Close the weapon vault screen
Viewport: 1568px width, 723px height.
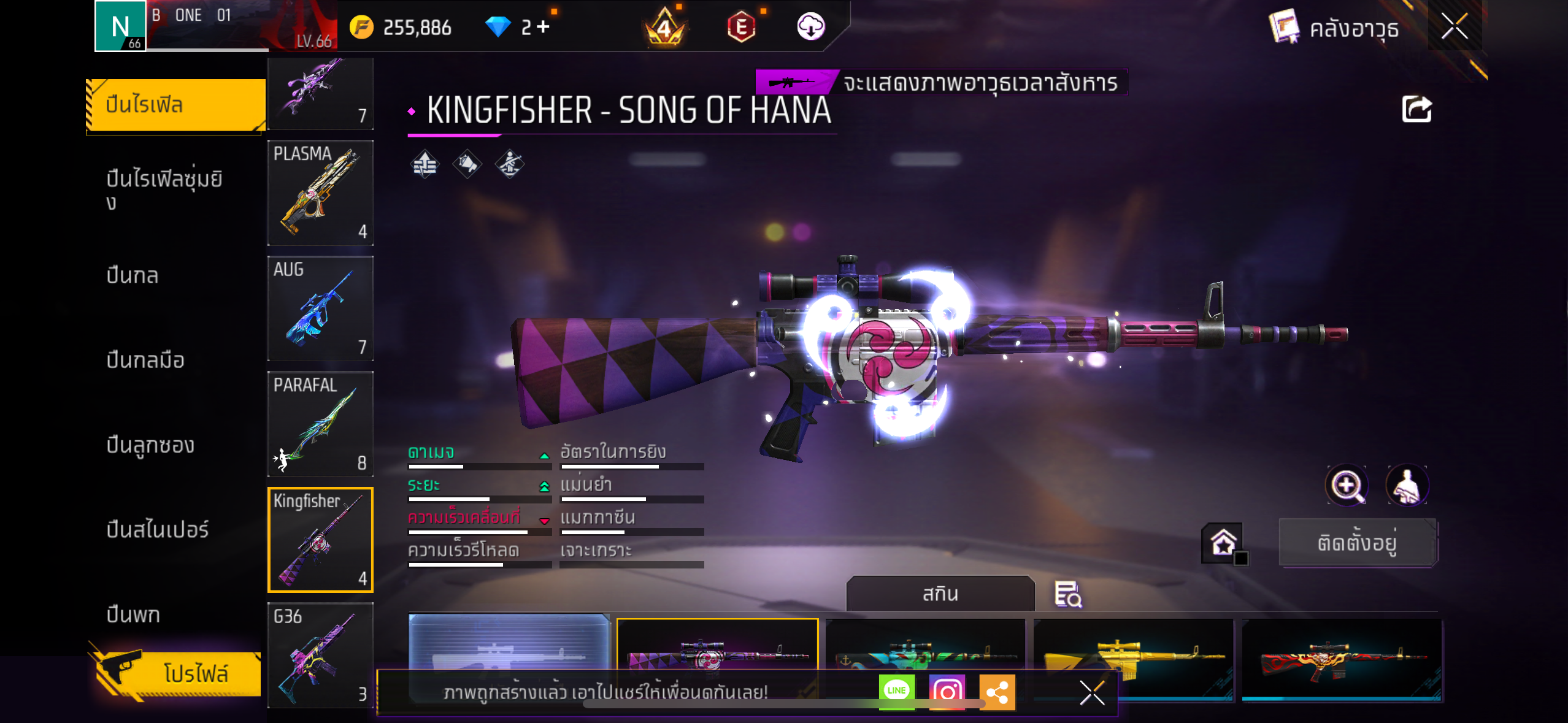[1454, 27]
